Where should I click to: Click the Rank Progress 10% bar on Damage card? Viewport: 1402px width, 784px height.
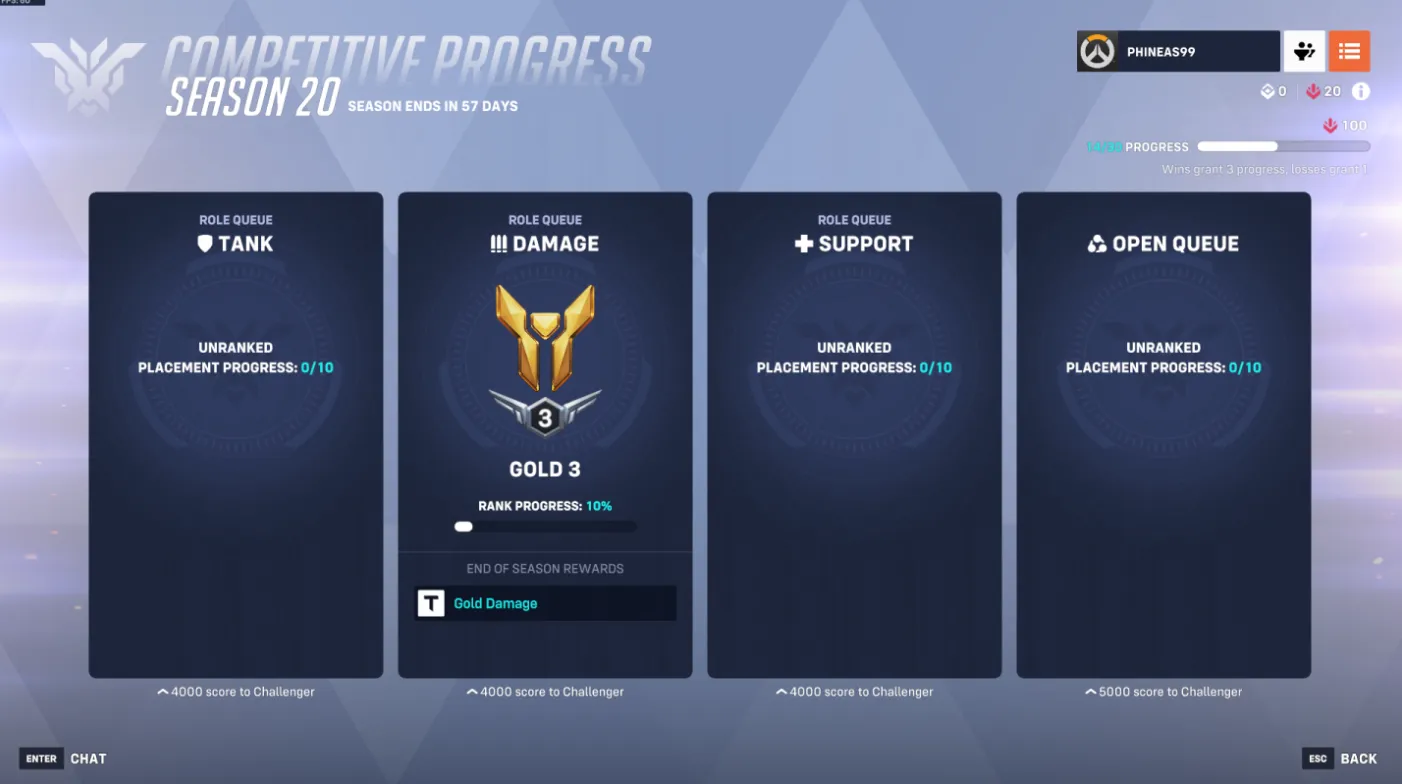[x=544, y=525]
